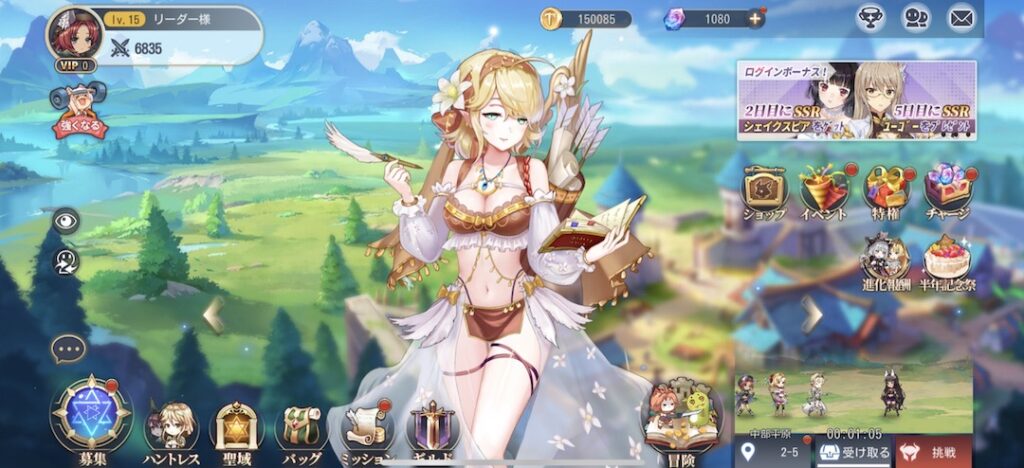Tap the 挑戦 challenge button
Image resolution: width=1024 pixels, height=468 pixels.
click(x=933, y=452)
